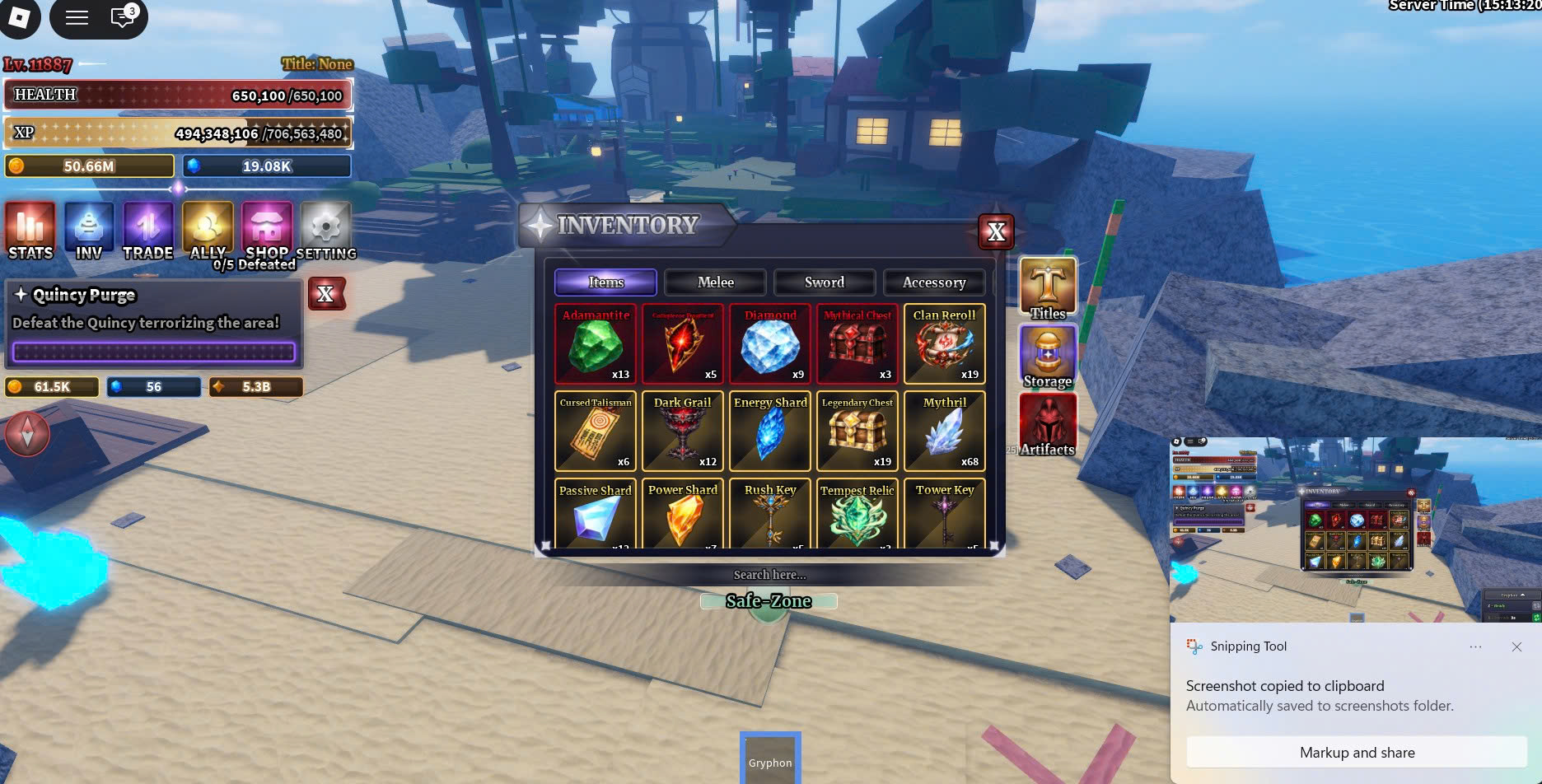Viewport: 1542px width, 784px height.
Task: Dismiss the Quincy Purge quest tracker
Action: [x=326, y=294]
